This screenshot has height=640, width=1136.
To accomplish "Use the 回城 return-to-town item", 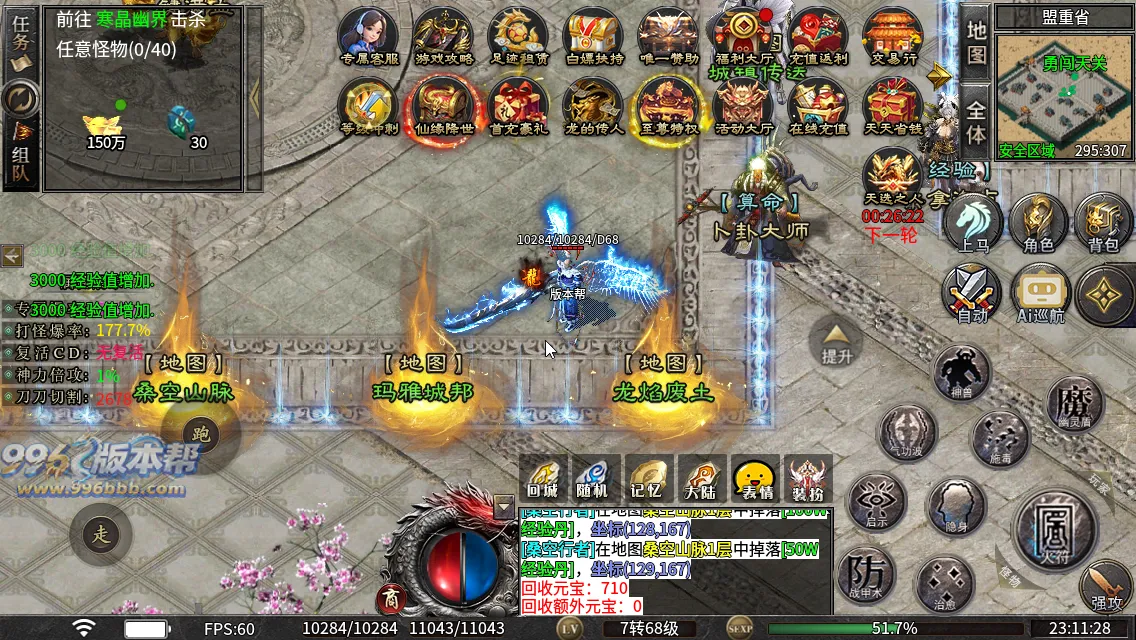I will [543, 477].
